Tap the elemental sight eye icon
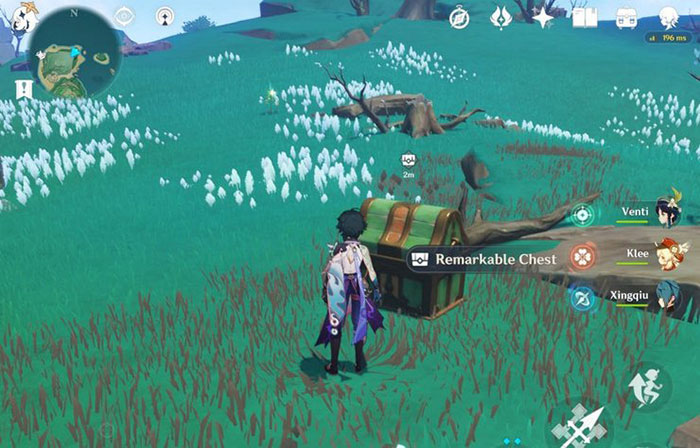 point(124,16)
